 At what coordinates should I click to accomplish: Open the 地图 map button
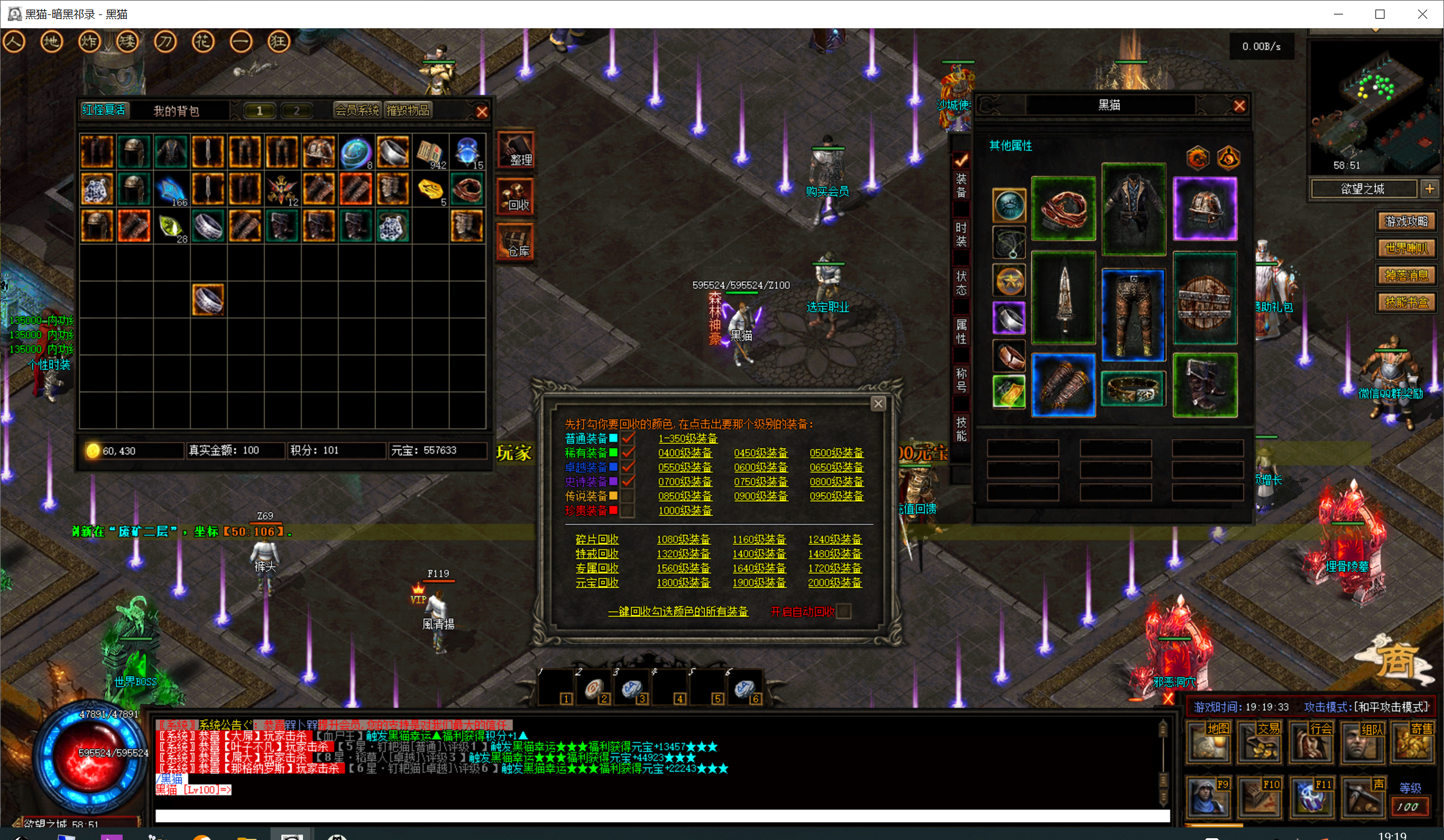click(1210, 743)
